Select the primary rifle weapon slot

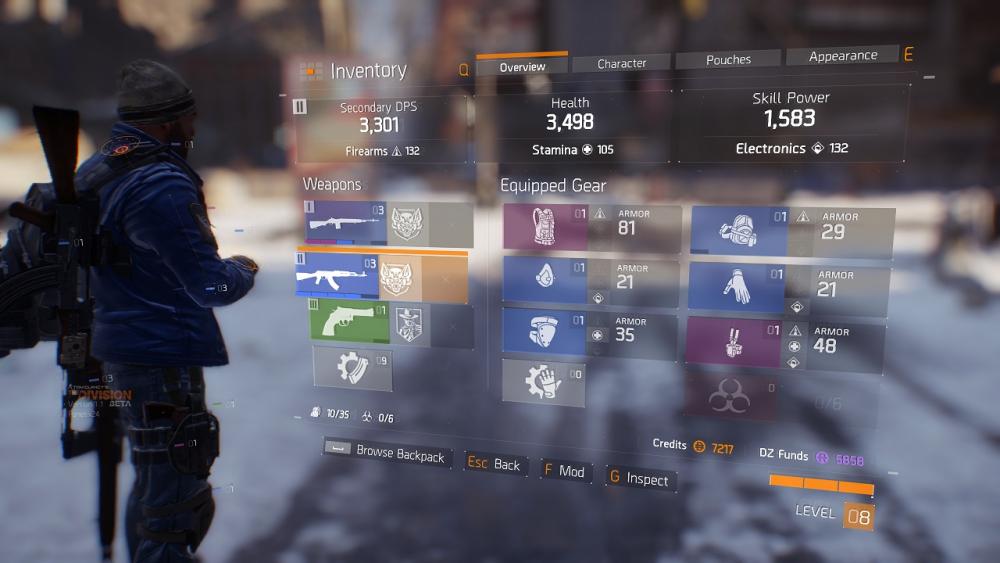pyautogui.click(x=388, y=225)
